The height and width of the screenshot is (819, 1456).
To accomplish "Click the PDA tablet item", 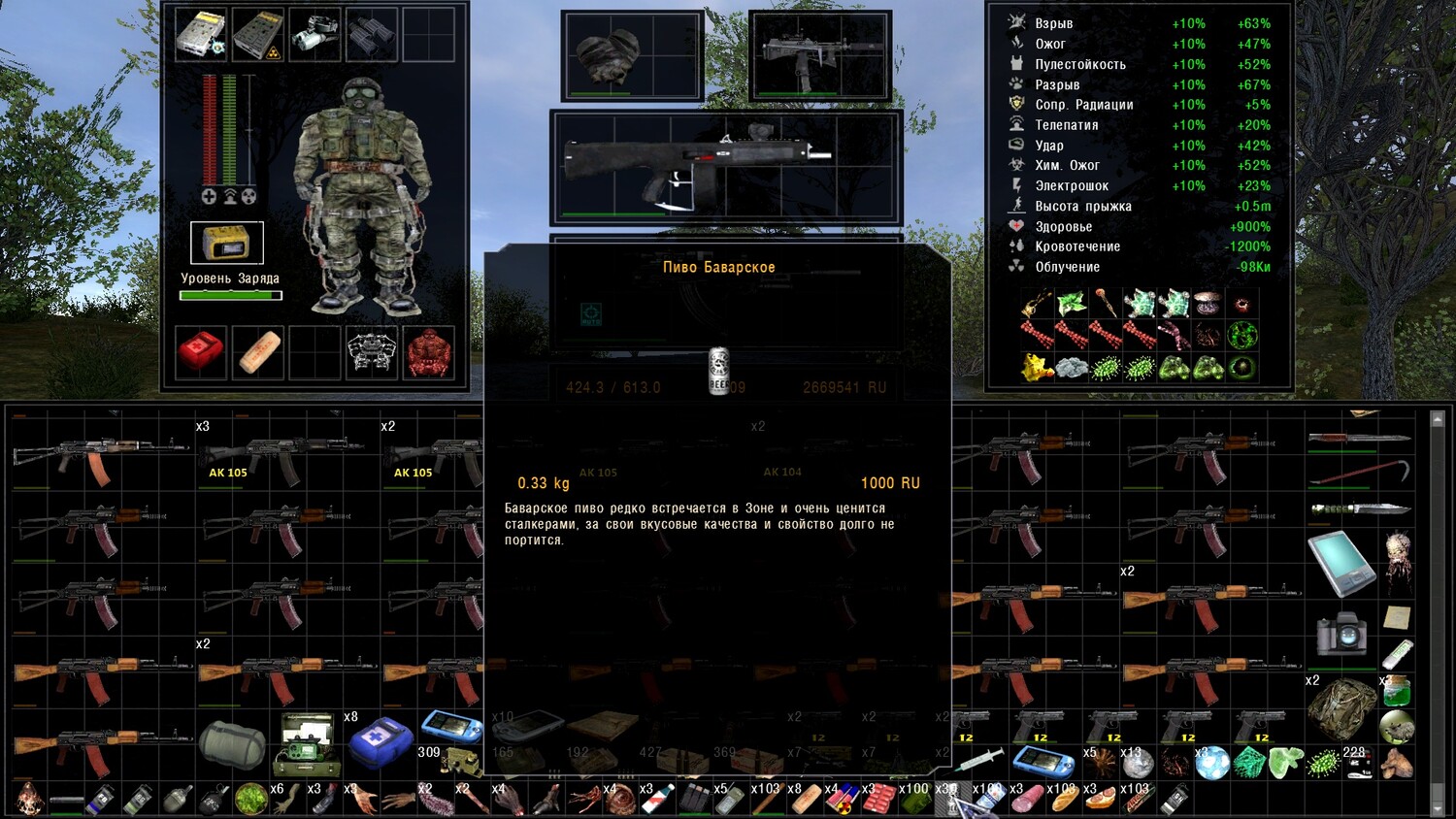I will coord(1340,562).
